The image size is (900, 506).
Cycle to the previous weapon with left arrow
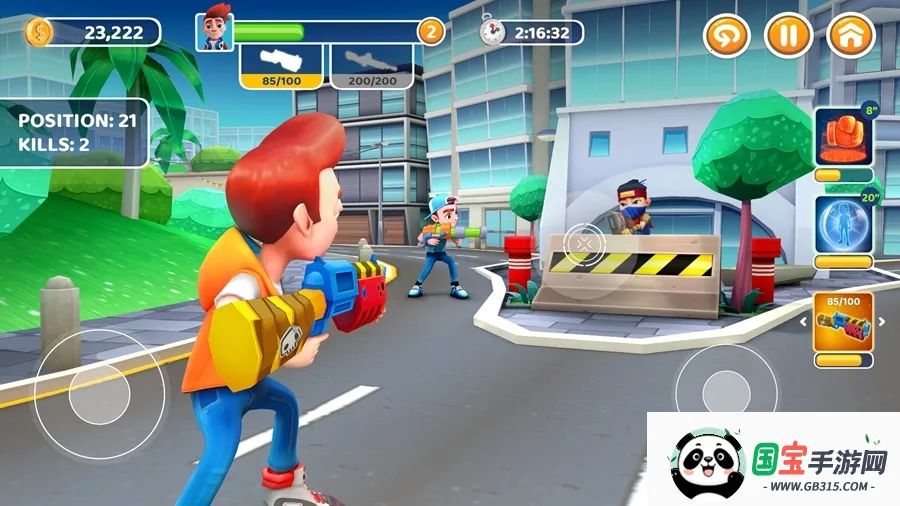[803, 323]
